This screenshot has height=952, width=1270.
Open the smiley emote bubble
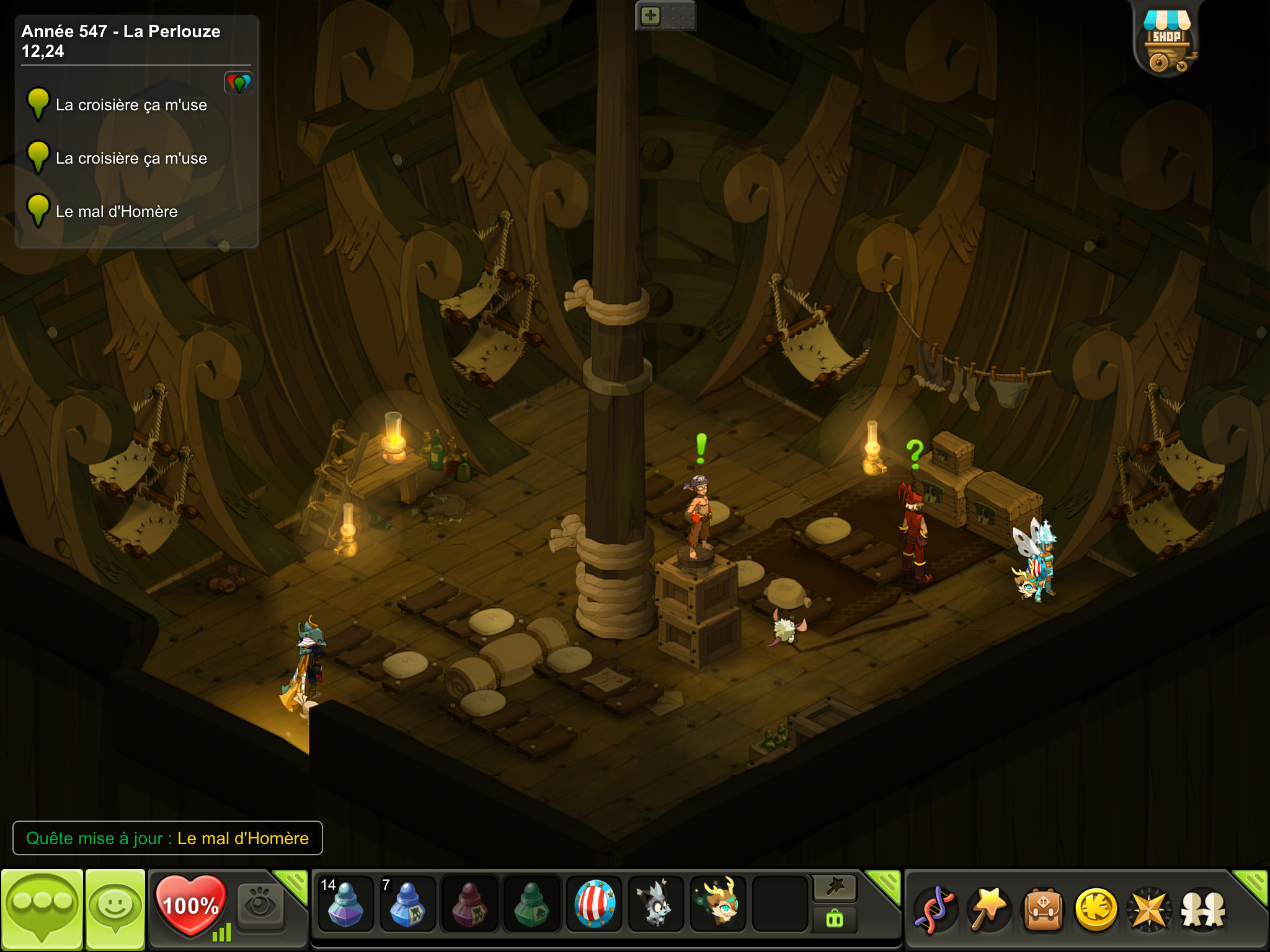(115, 909)
